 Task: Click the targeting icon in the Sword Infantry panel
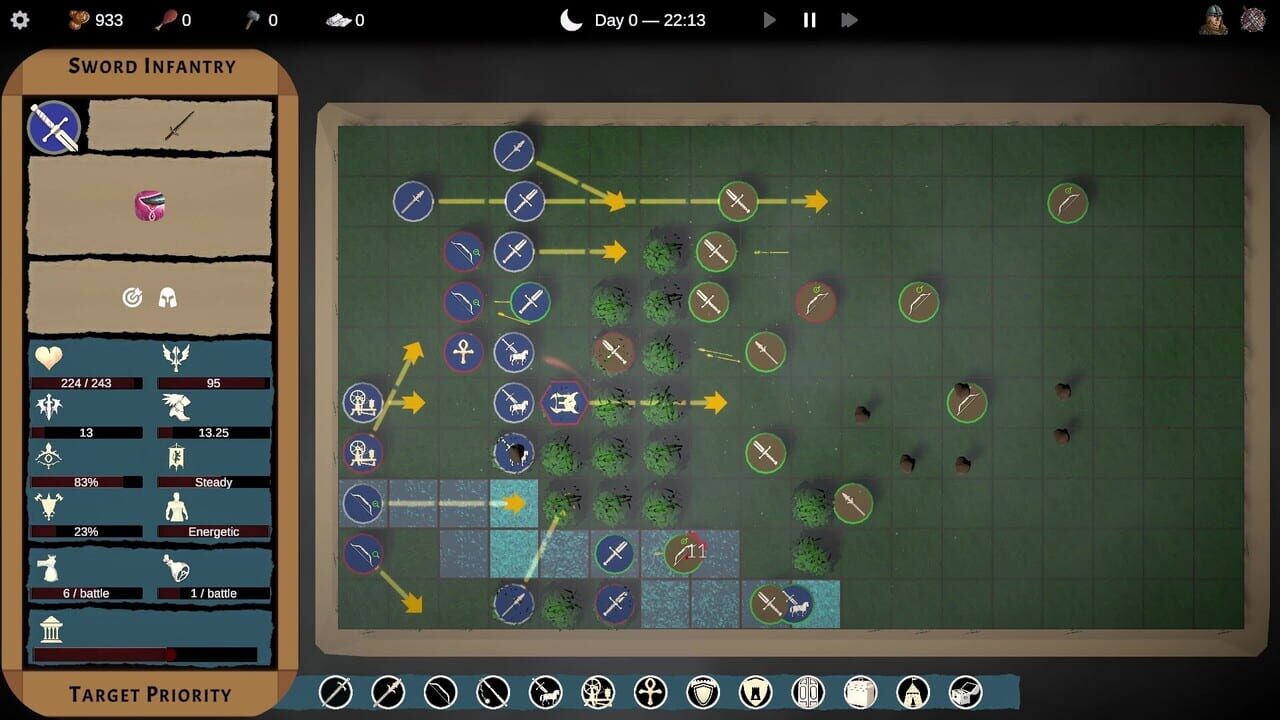pos(133,296)
